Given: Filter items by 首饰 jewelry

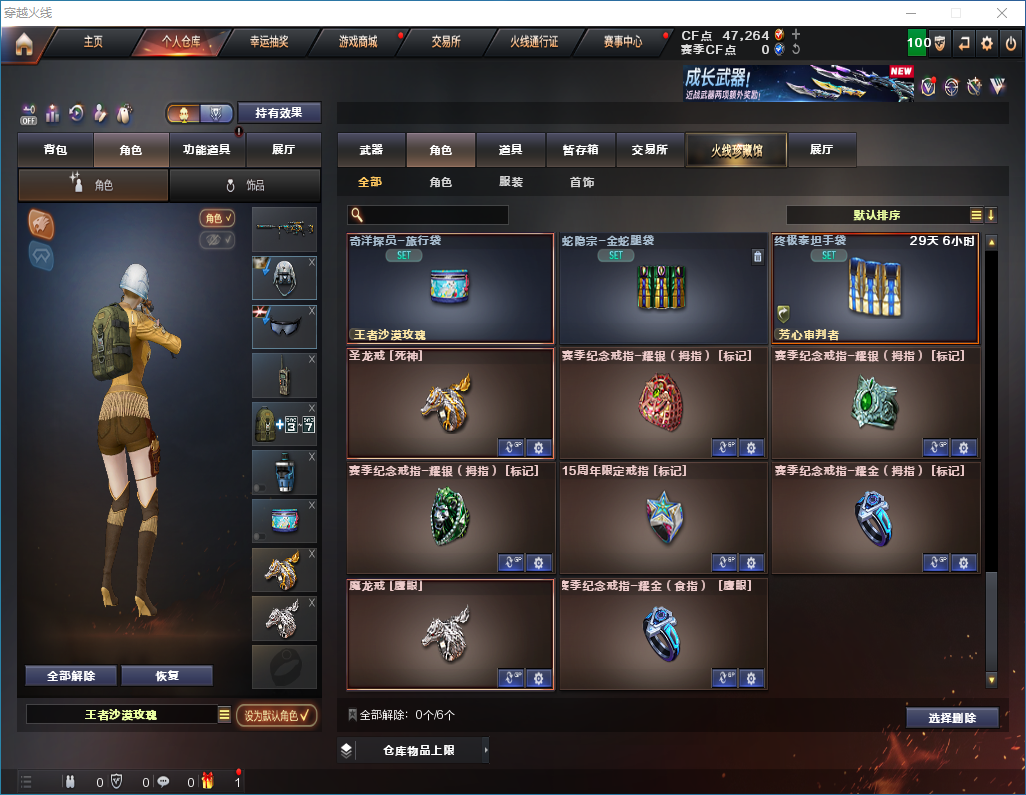Looking at the screenshot, I should 582,183.
